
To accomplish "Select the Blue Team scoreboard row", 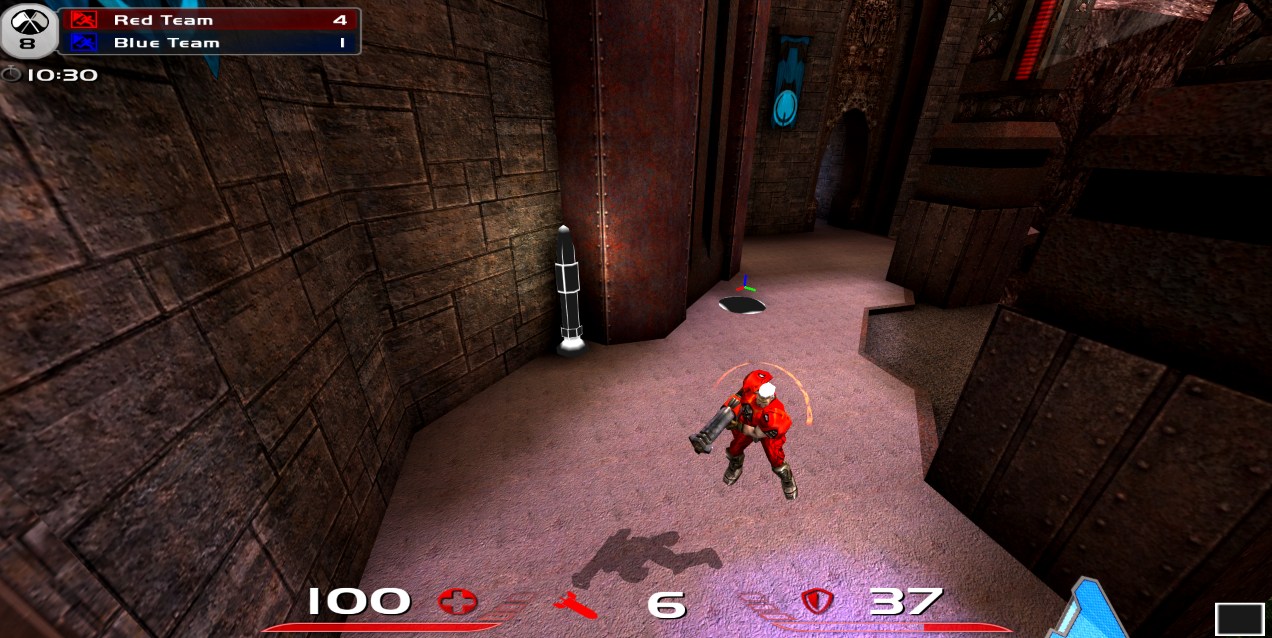I will (x=209, y=43).
